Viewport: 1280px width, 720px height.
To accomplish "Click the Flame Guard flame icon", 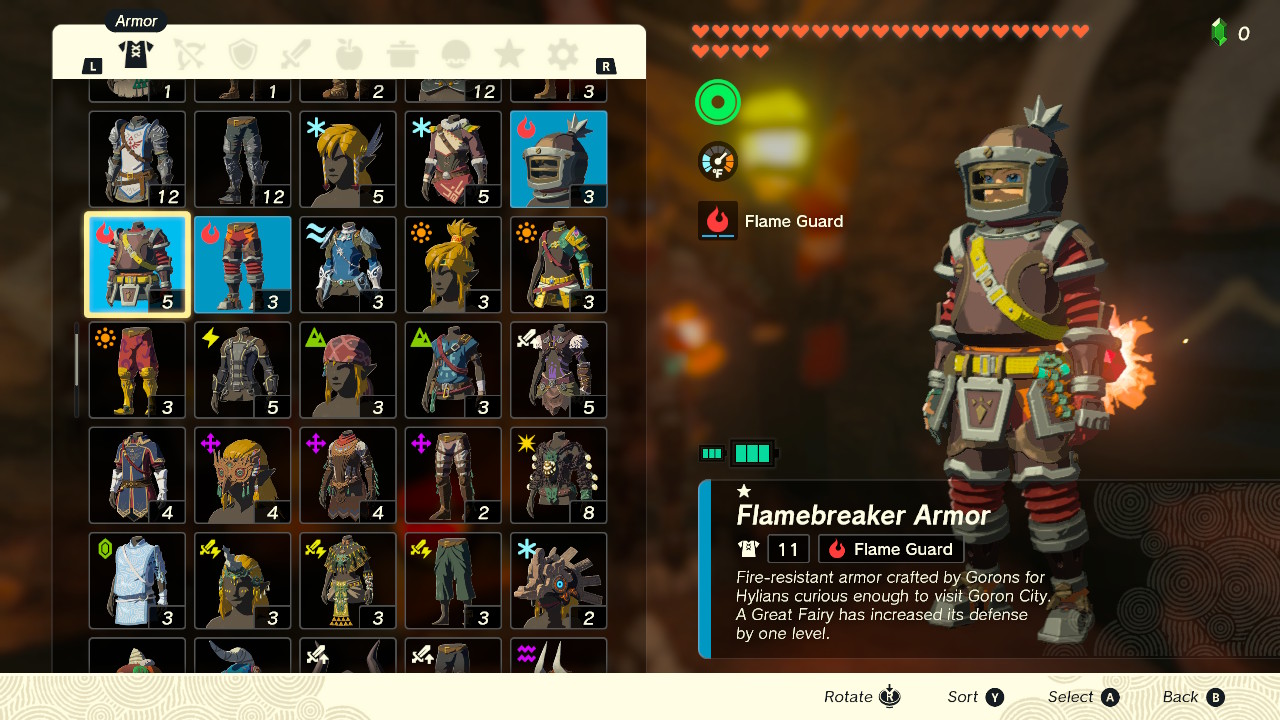I will pos(717,220).
